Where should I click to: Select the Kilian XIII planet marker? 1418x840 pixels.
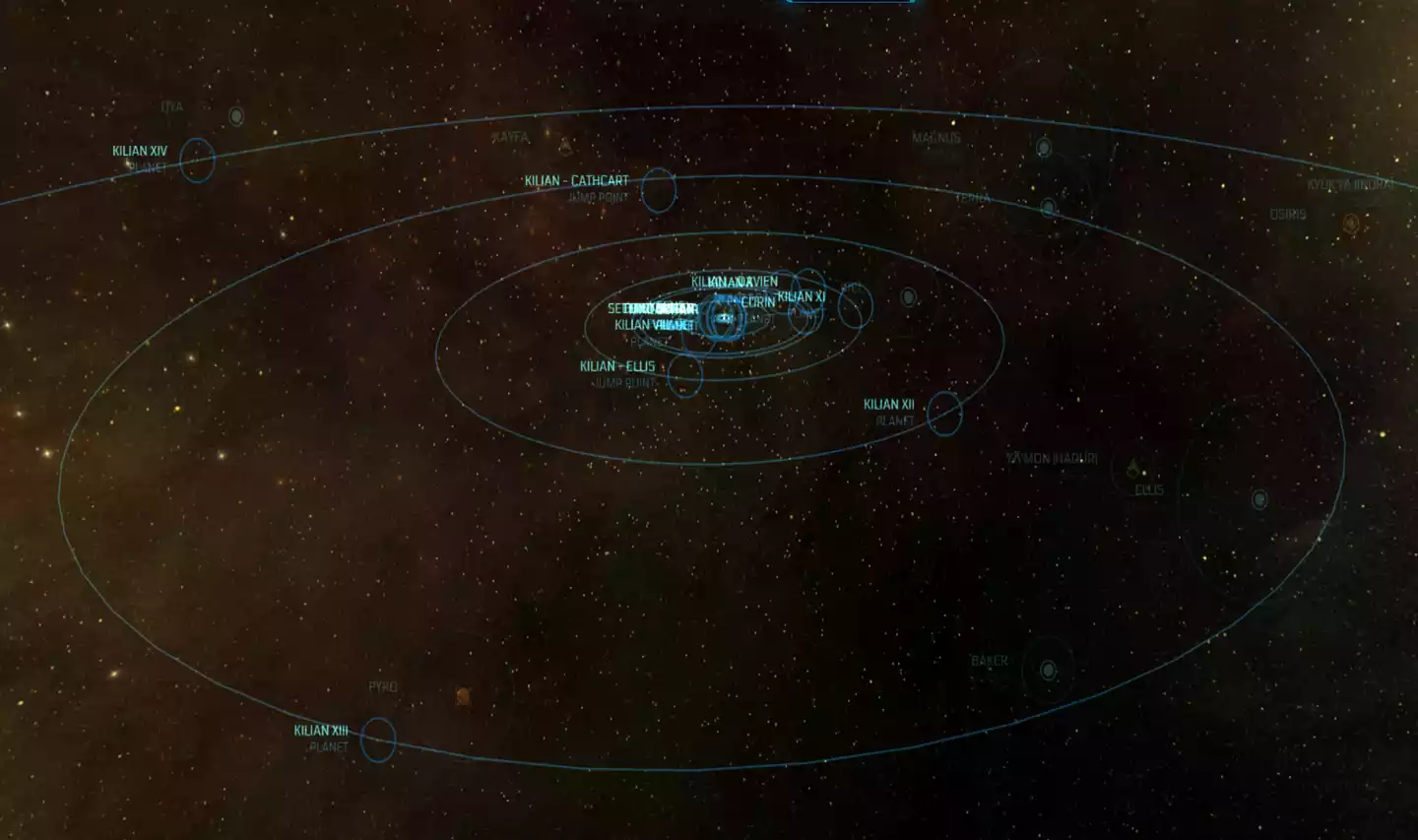[x=378, y=740]
